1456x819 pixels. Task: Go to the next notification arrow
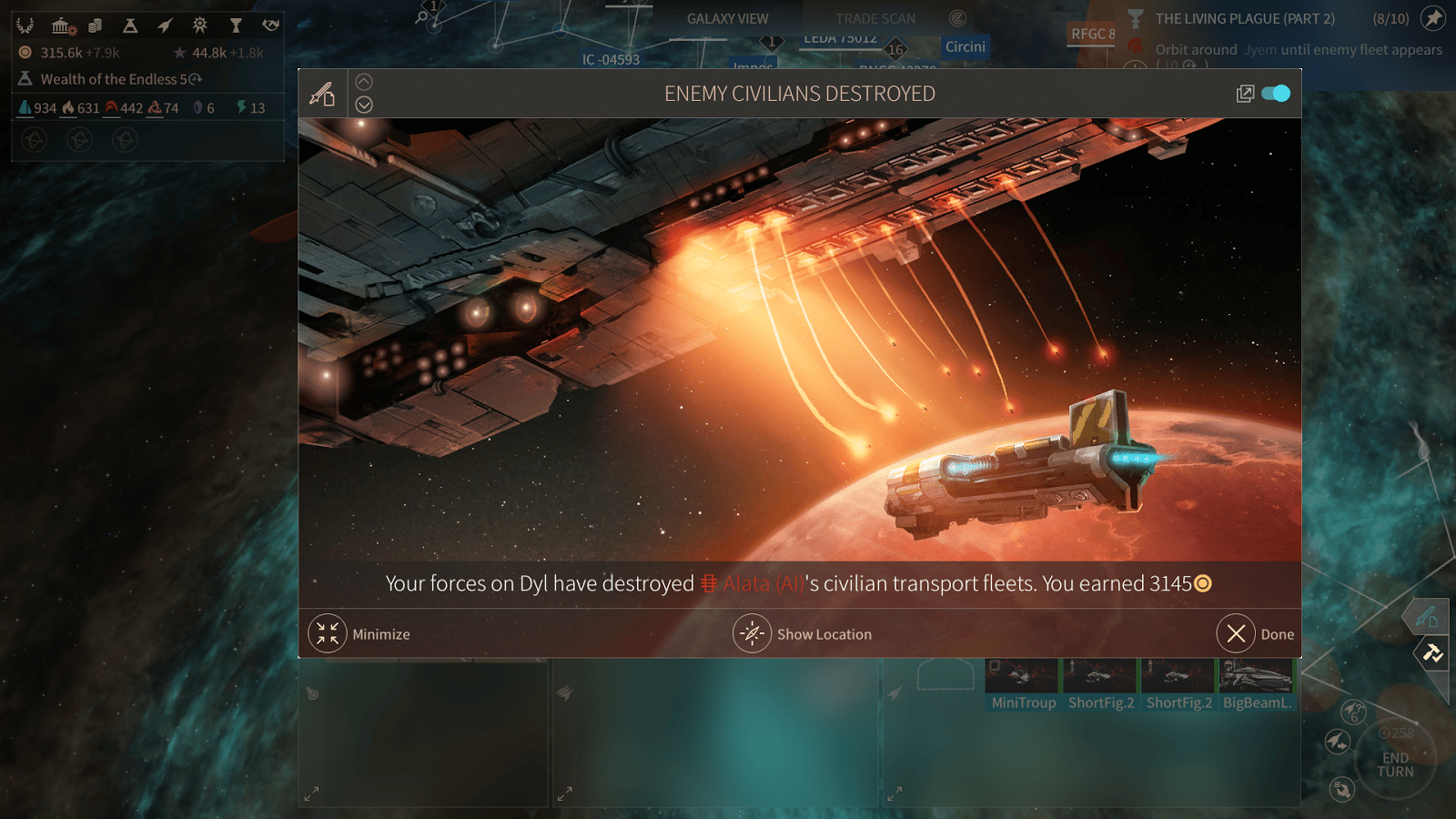pos(364,105)
